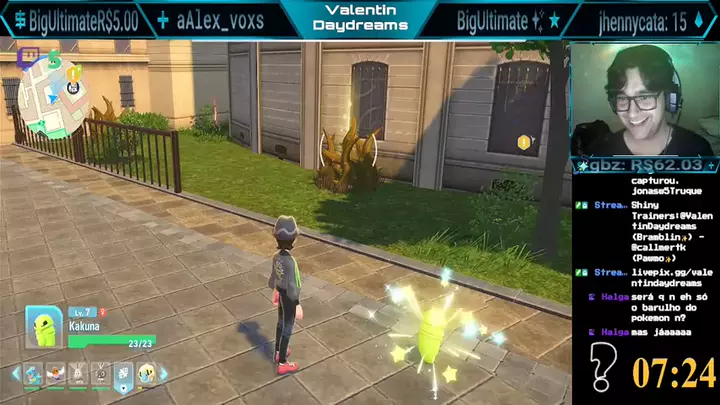720x405 pixels.
Task: Pick the grey rabbit party slot
Action: 78,374
